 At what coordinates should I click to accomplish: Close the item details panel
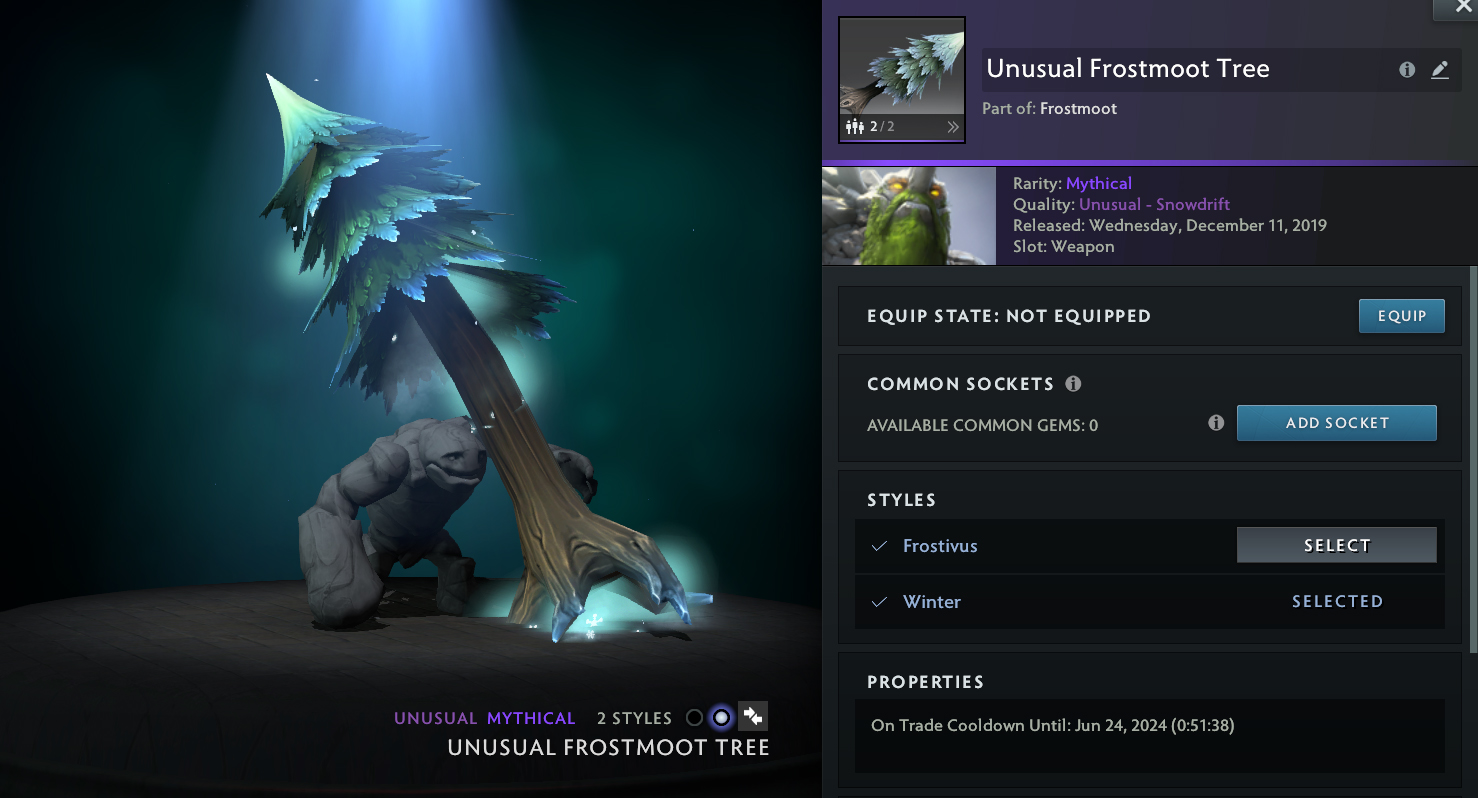[1455, 8]
